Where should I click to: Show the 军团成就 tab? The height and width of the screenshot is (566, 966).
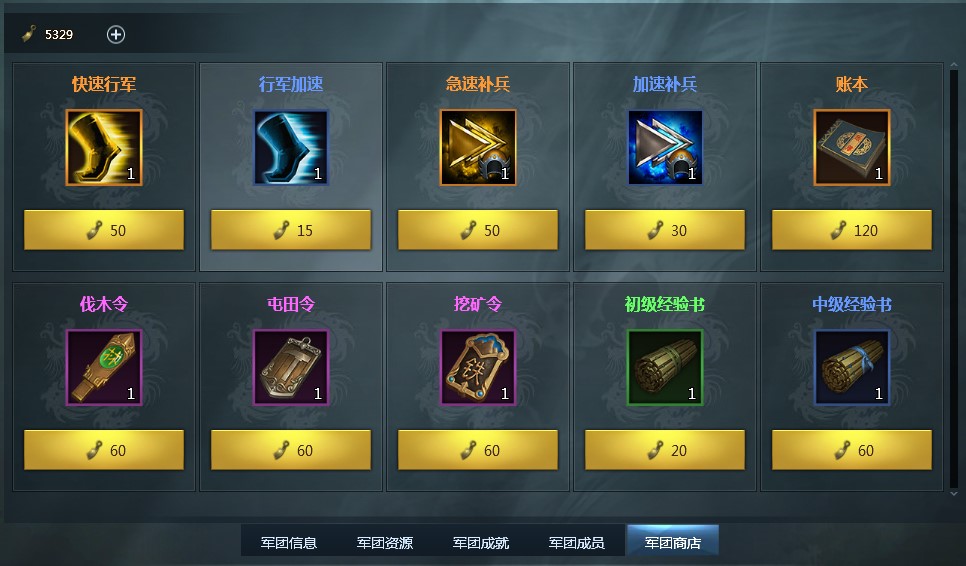481,543
